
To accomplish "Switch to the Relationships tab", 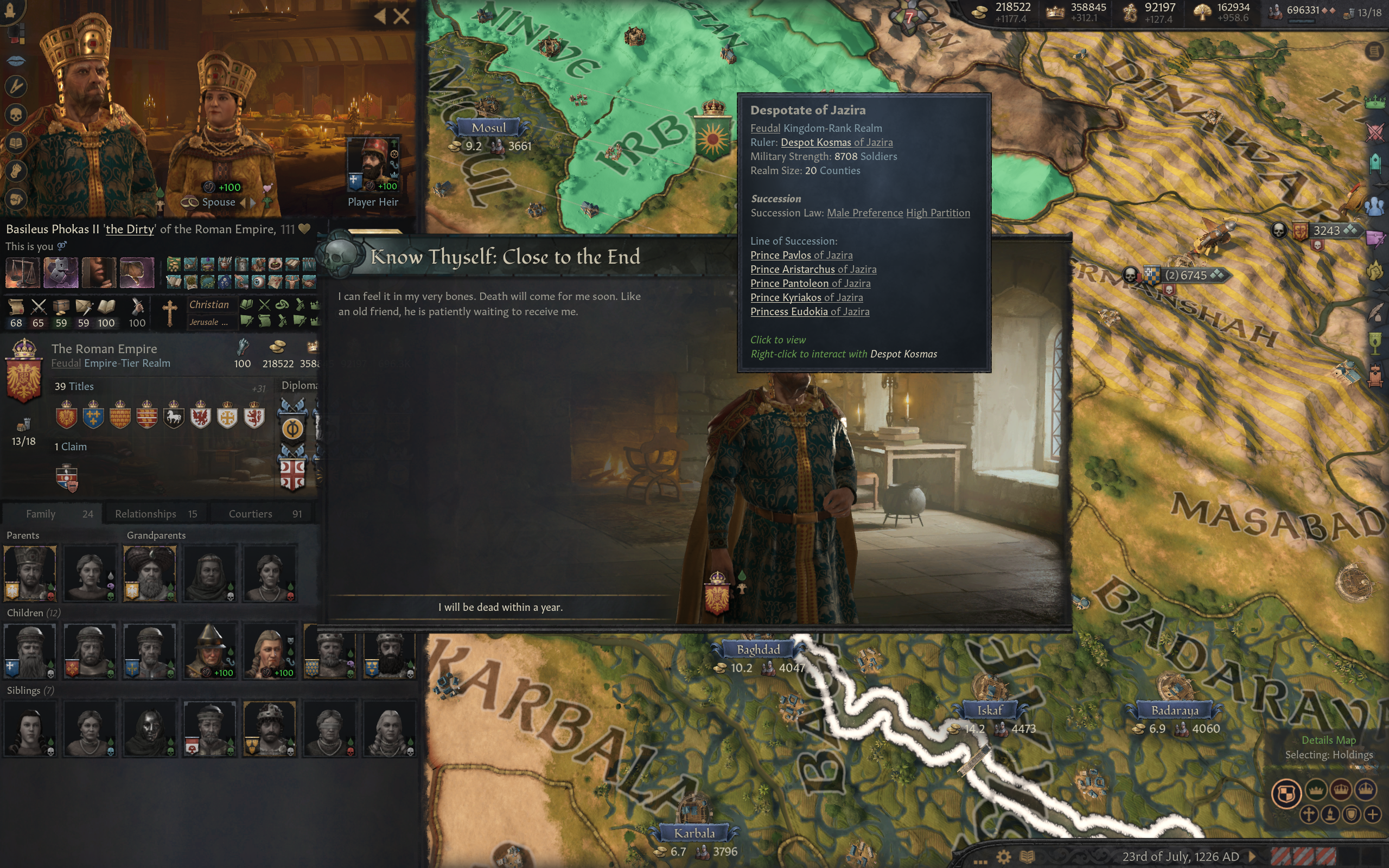I will point(155,514).
